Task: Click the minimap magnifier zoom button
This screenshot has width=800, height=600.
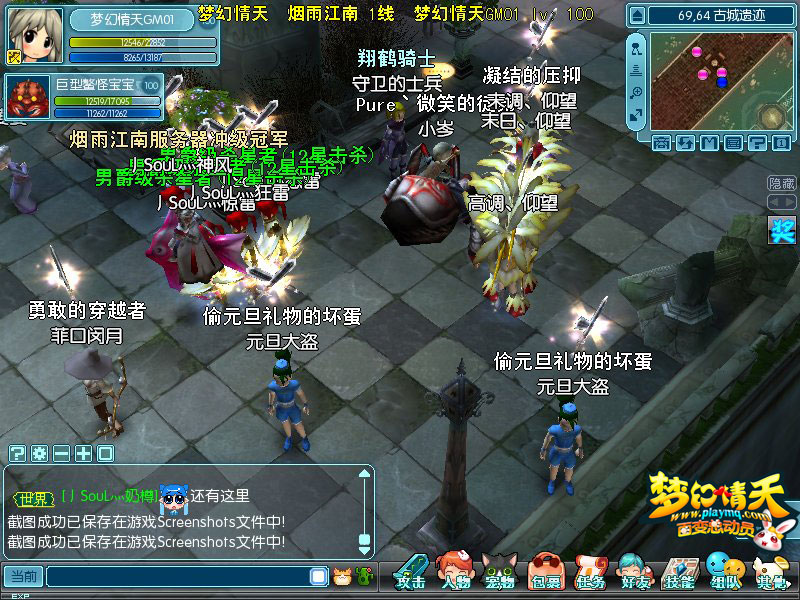Action: pos(637,92)
